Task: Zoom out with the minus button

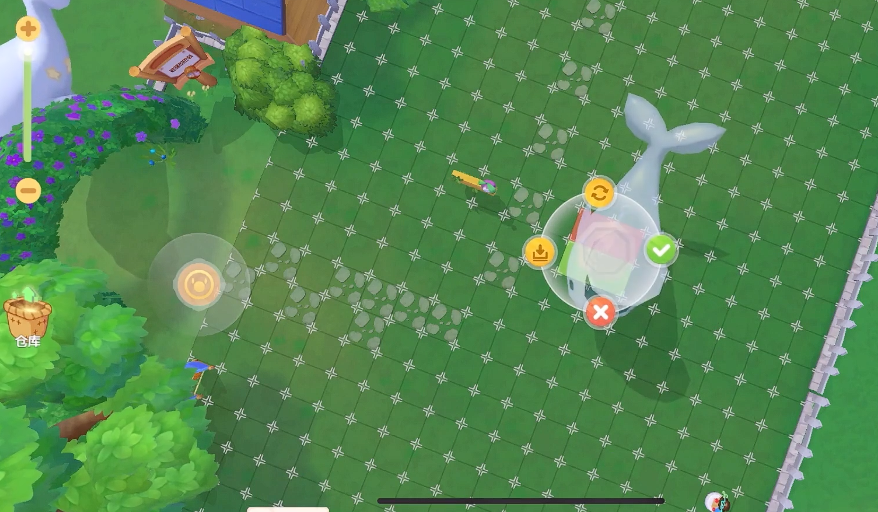Action: [x=28, y=189]
